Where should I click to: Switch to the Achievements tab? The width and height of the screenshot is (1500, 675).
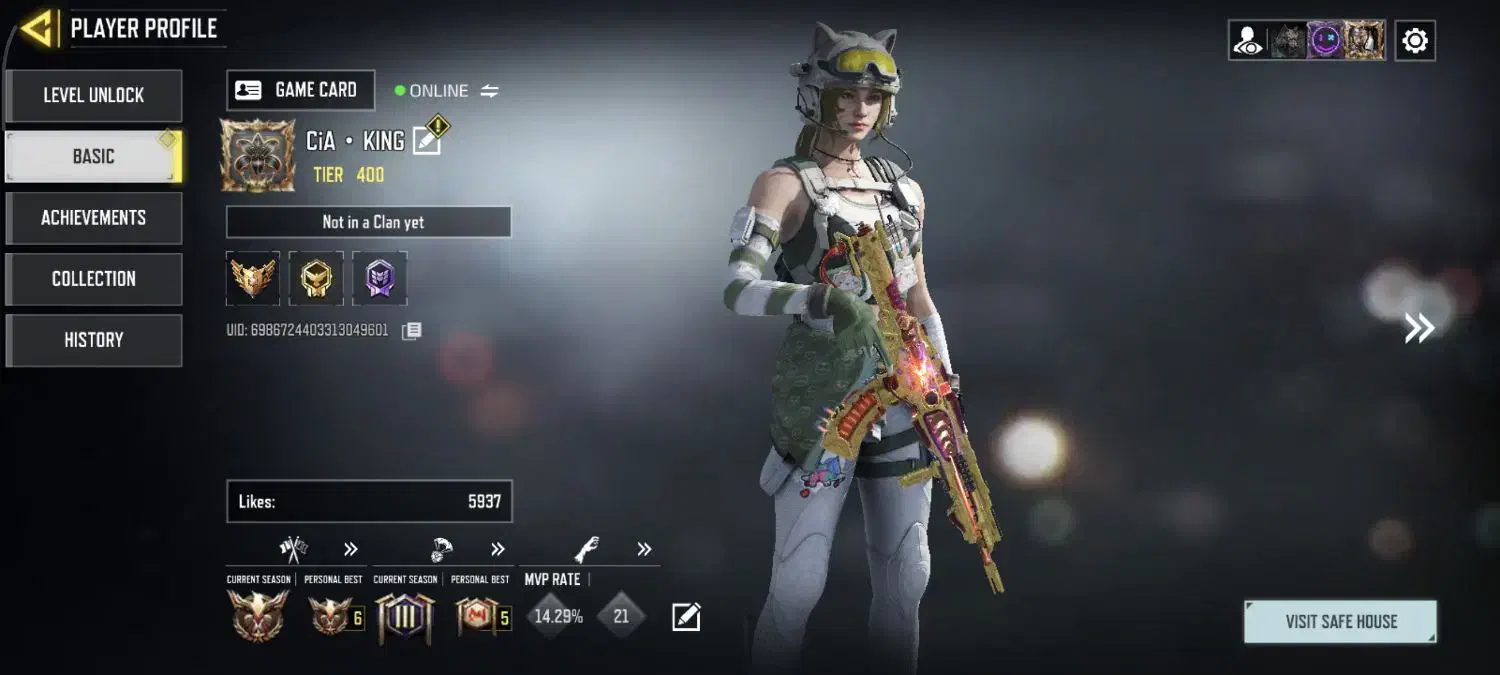pos(94,218)
